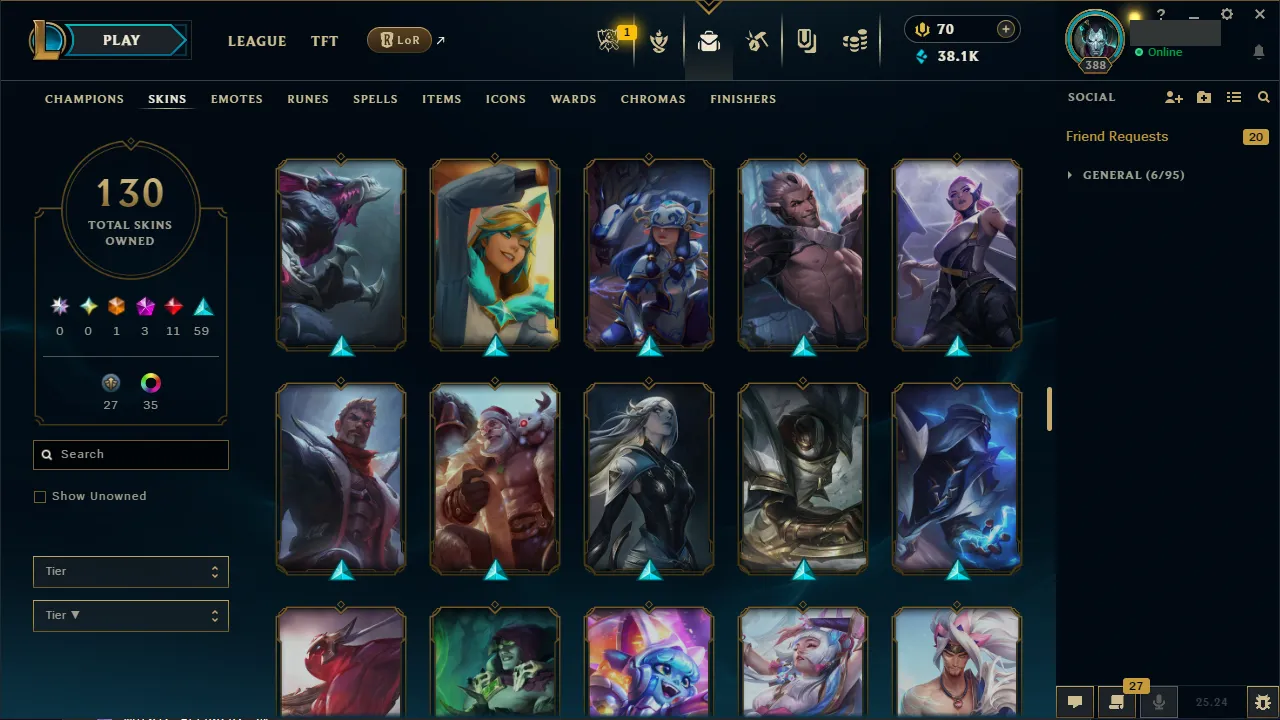This screenshot has width=1280, height=720.
Task: Open the Tier sort order dropdown
Action: pos(130,615)
